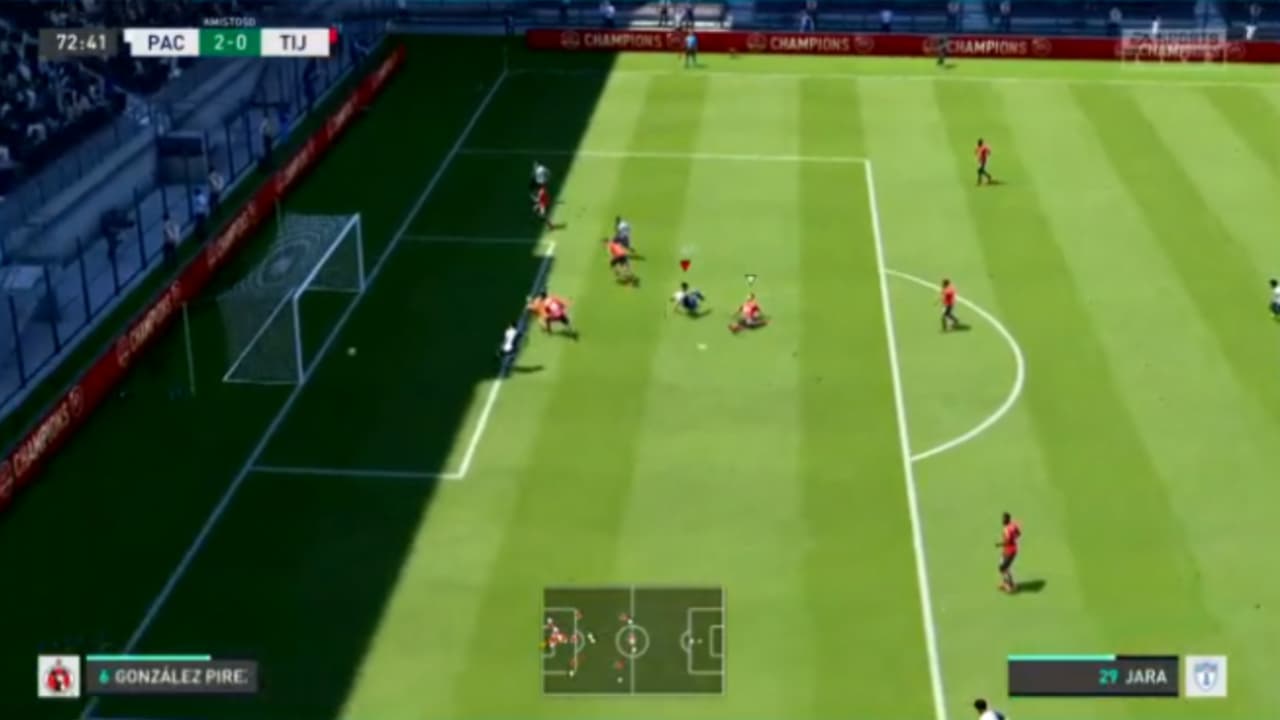Click the red player indicator triangle
Screen dimensions: 1280x720
pyautogui.click(x=686, y=263)
